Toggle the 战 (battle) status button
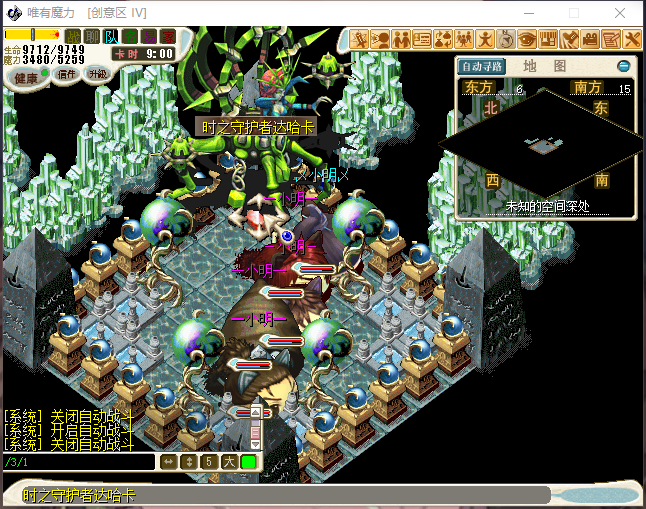Screen dimensions: 646x509 click(73, 37)
